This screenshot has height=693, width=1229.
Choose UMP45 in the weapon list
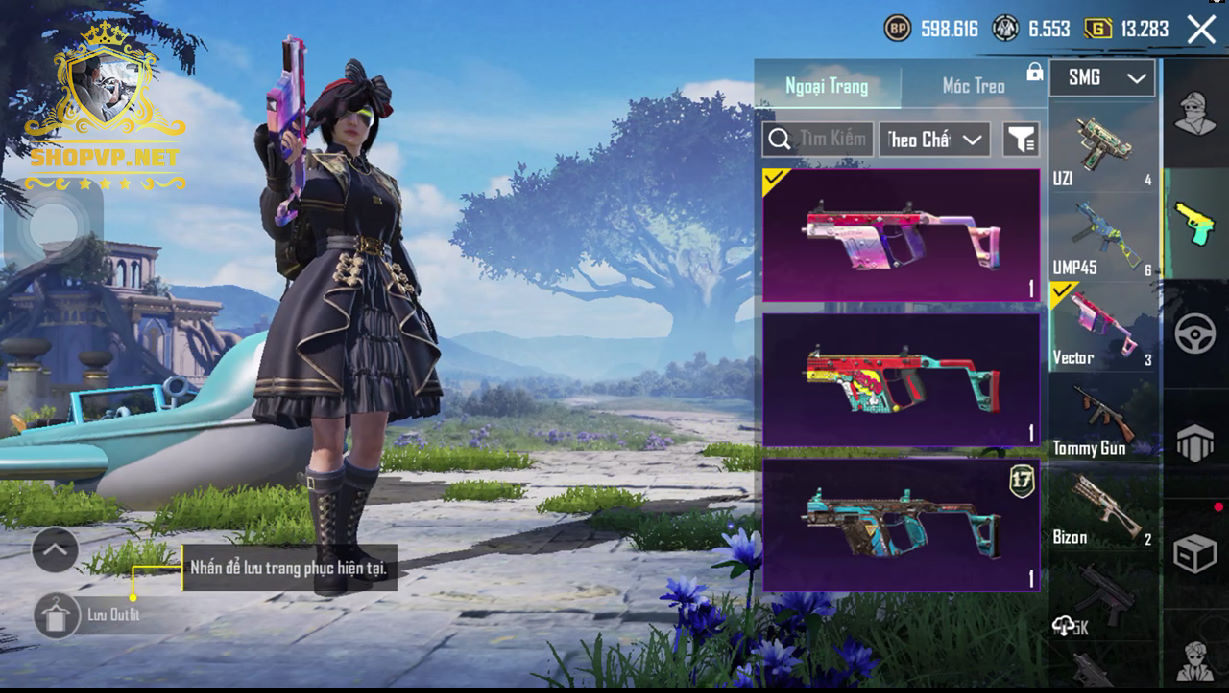(1101, 238)
